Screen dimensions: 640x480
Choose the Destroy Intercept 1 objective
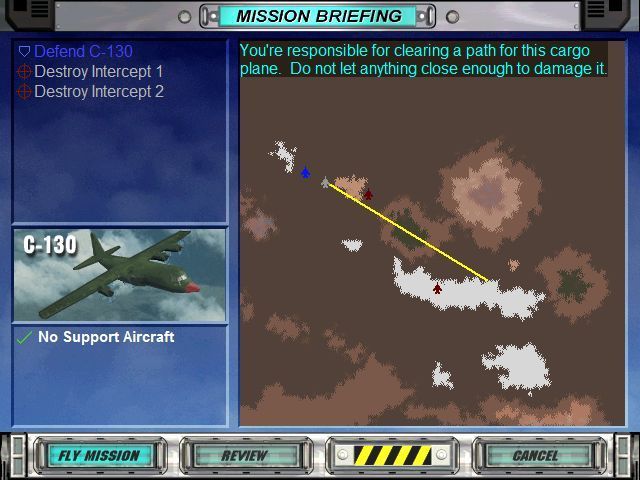click(98, 72)
